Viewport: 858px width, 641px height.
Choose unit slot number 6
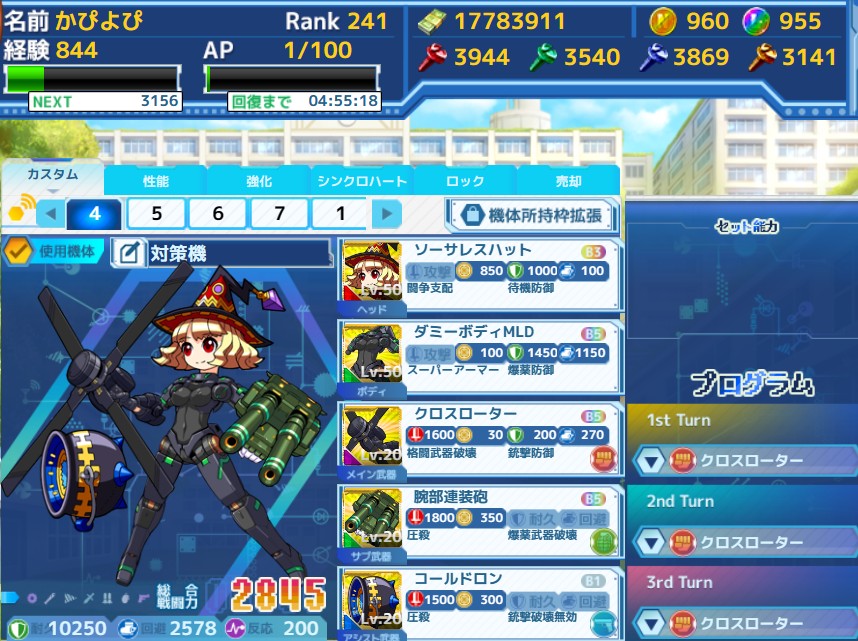218,213
